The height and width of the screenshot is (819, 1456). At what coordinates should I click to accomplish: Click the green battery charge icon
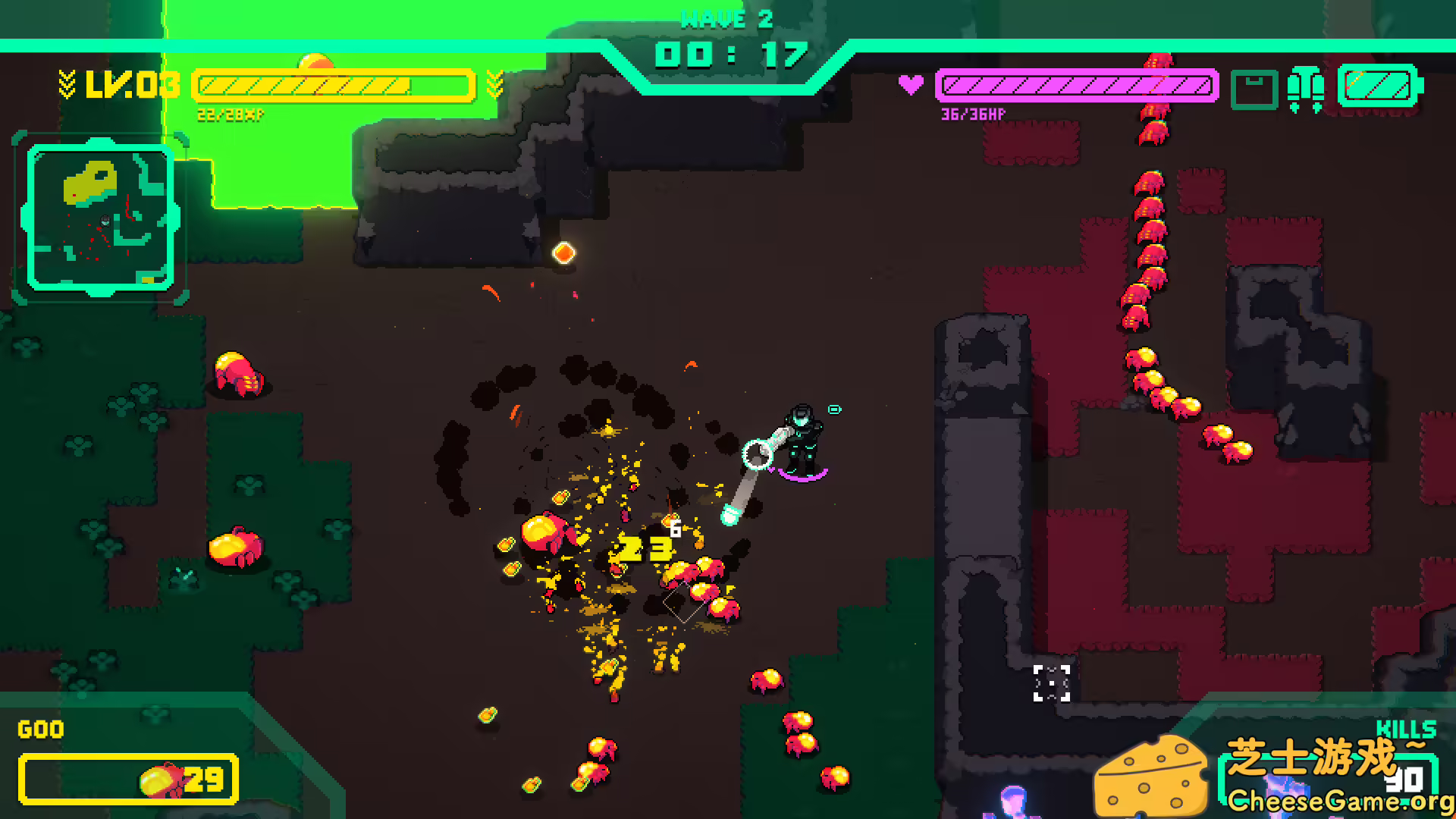click(x=1379, y=86)
